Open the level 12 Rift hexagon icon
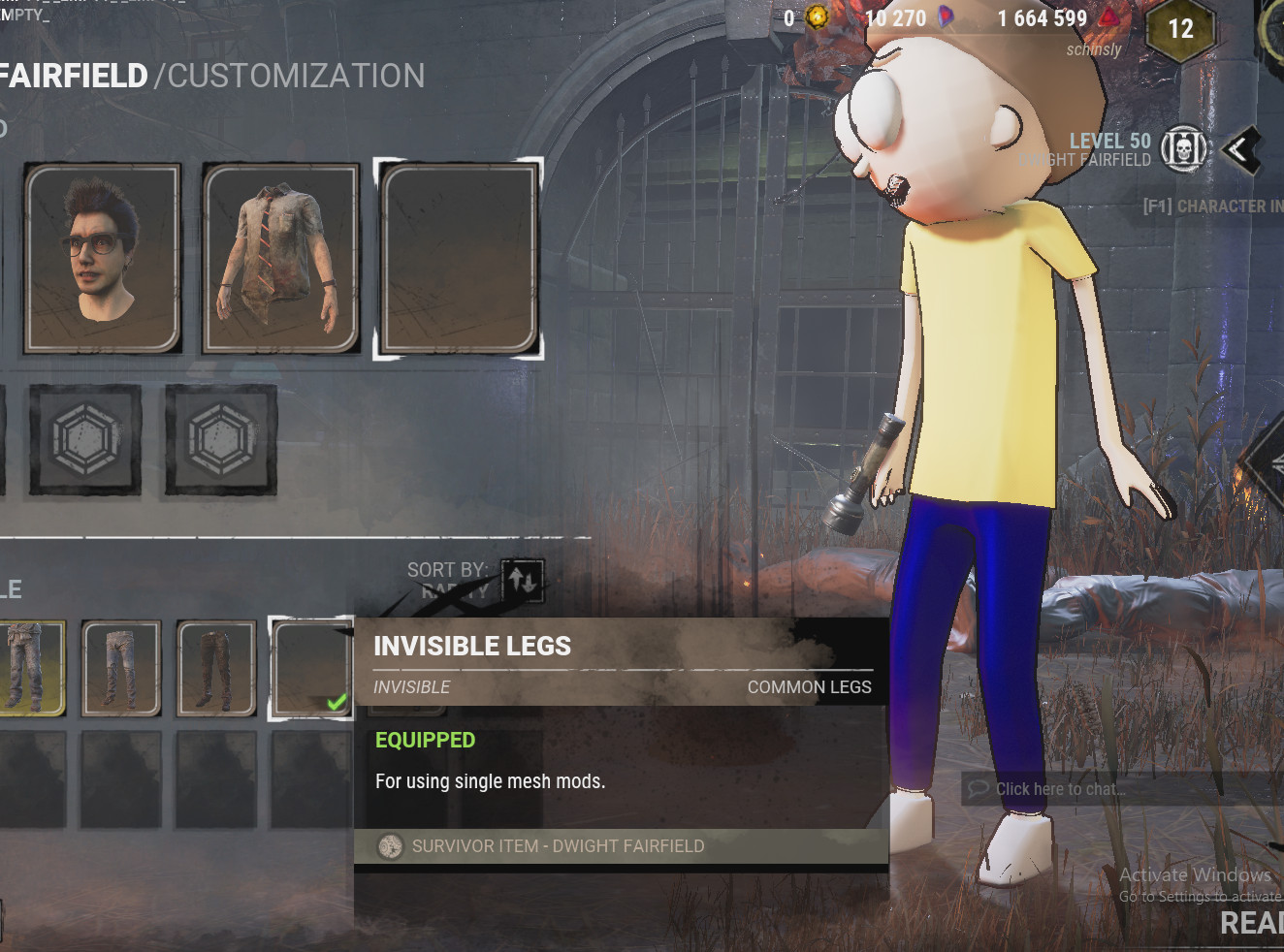Viewport: 1284px width, 952px height. [1181, 28]
